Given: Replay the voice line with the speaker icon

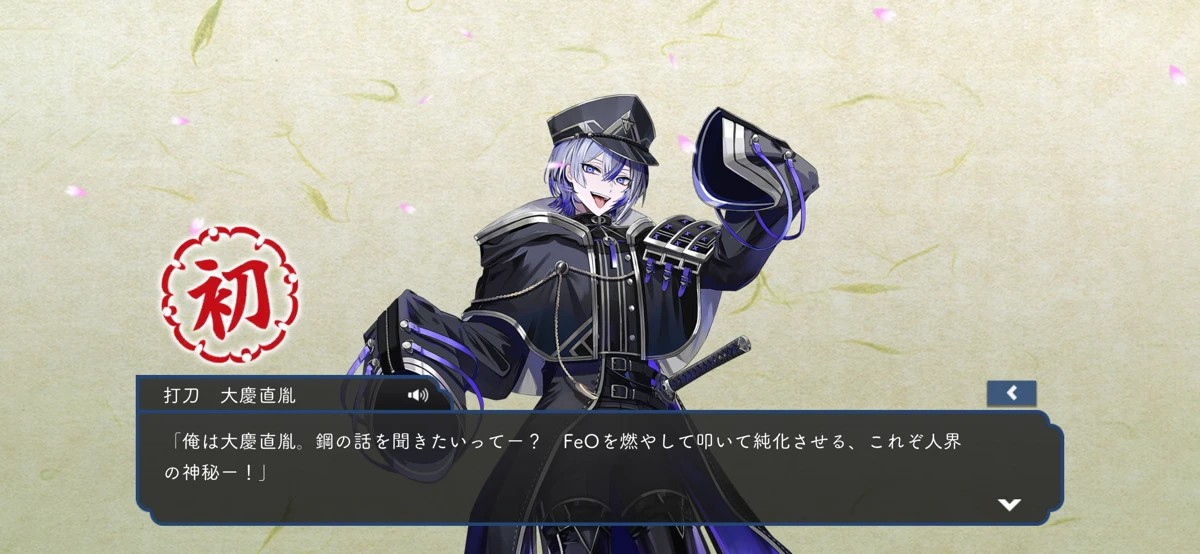Looking at the screenshot, I should tap(418, 395).
